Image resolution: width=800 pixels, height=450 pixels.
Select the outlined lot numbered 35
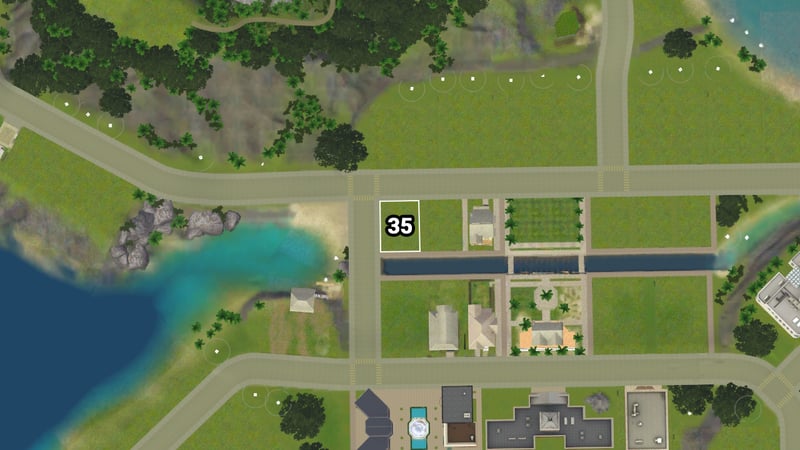pyautogui.click(x=400, y=226)
